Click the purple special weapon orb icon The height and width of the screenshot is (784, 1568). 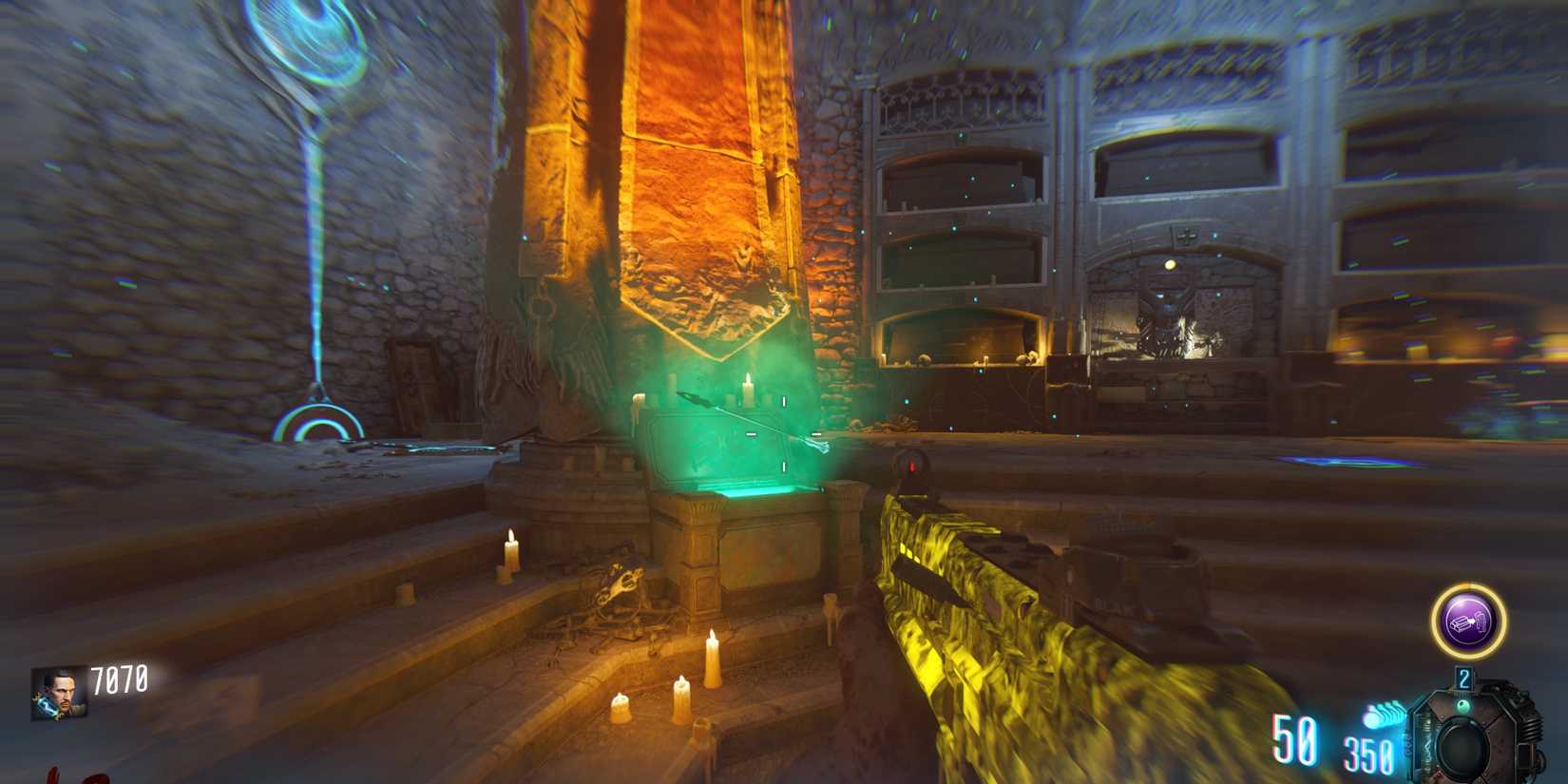[1464, 619]
